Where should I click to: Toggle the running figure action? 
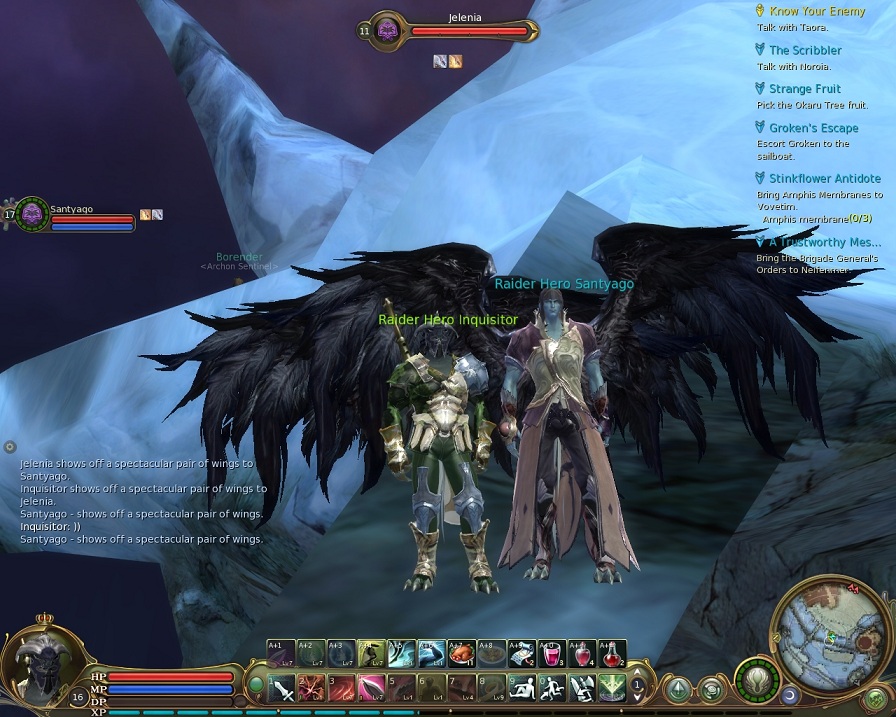coord(552,688)
